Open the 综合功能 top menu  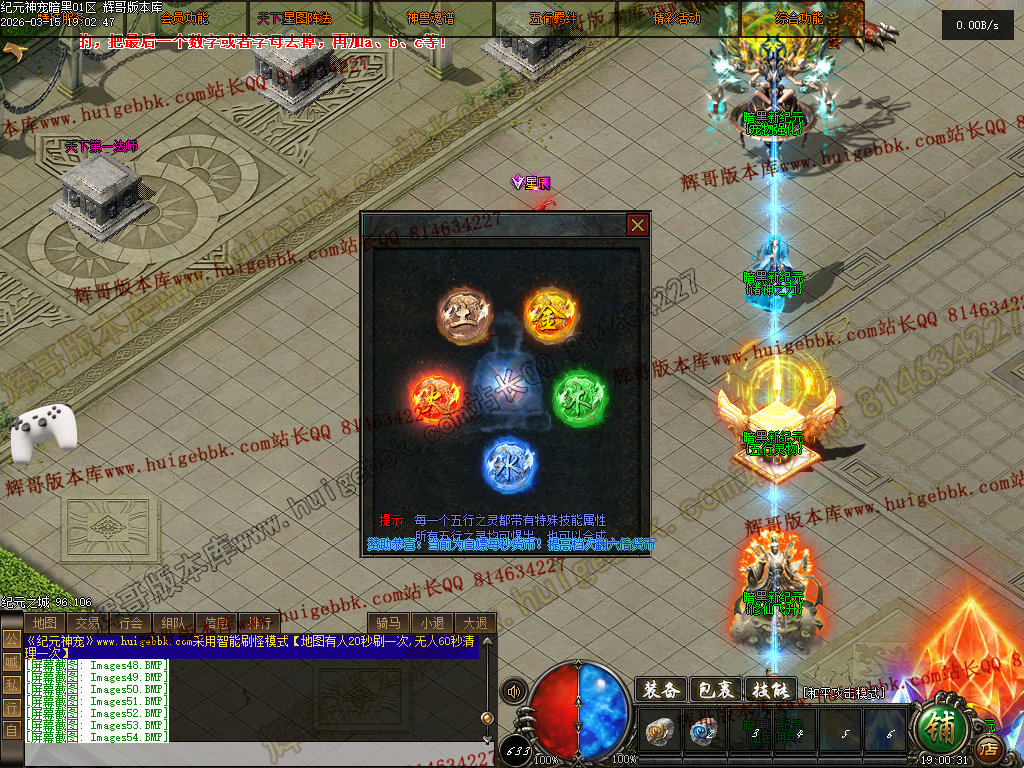(x=800, y=18)
